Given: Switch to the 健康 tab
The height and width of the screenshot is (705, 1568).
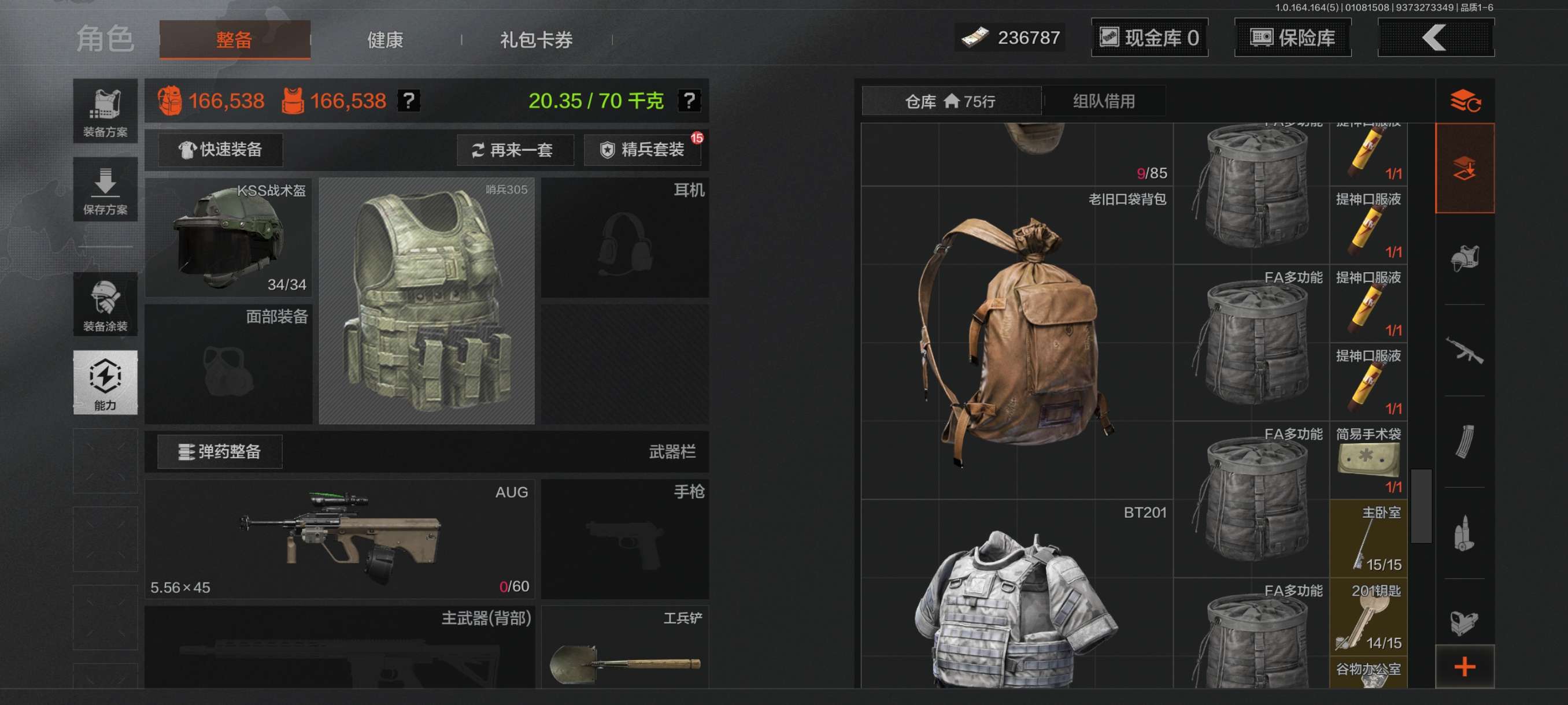Looking at the screenshot, I should coord(384,40).
